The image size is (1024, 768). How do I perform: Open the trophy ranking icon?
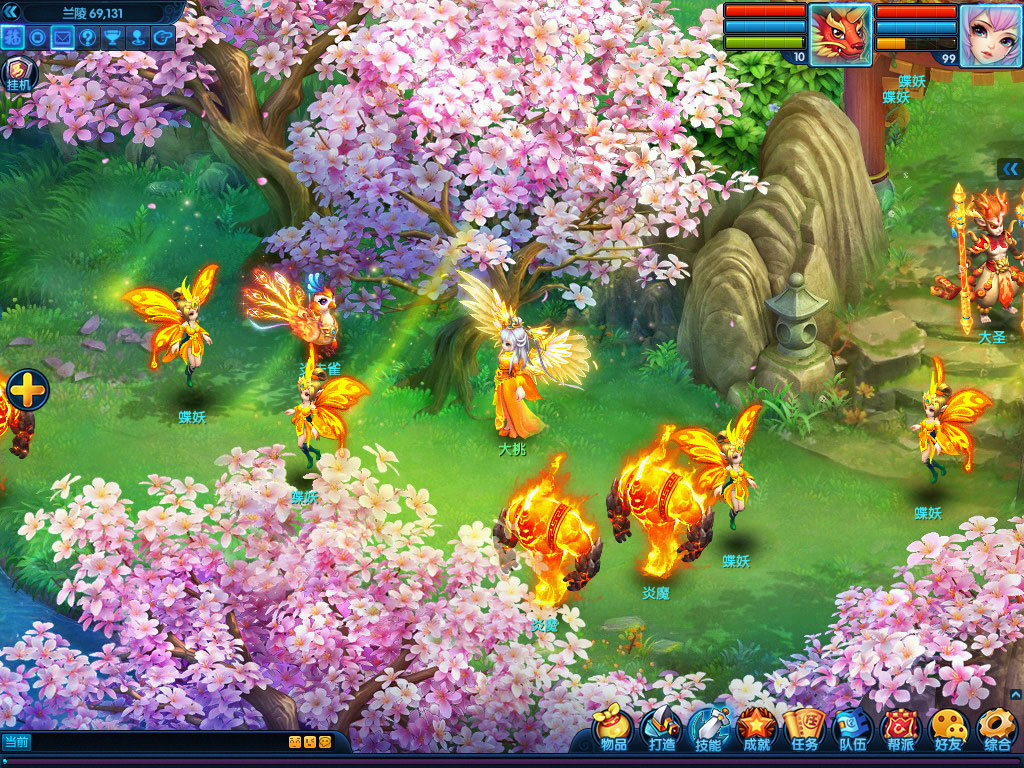112,38
